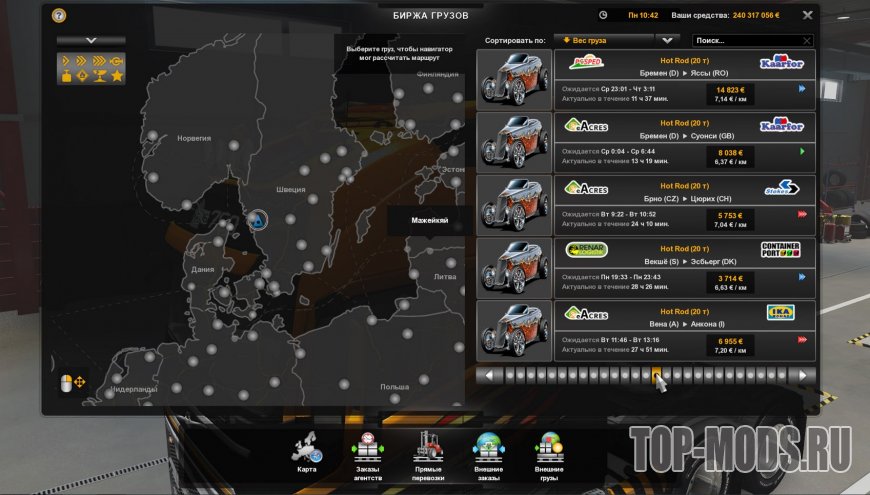Open Внешние грузы external cargo market
Image resolution: width=870 pixels, height=495 pixels.
point(549,452)
